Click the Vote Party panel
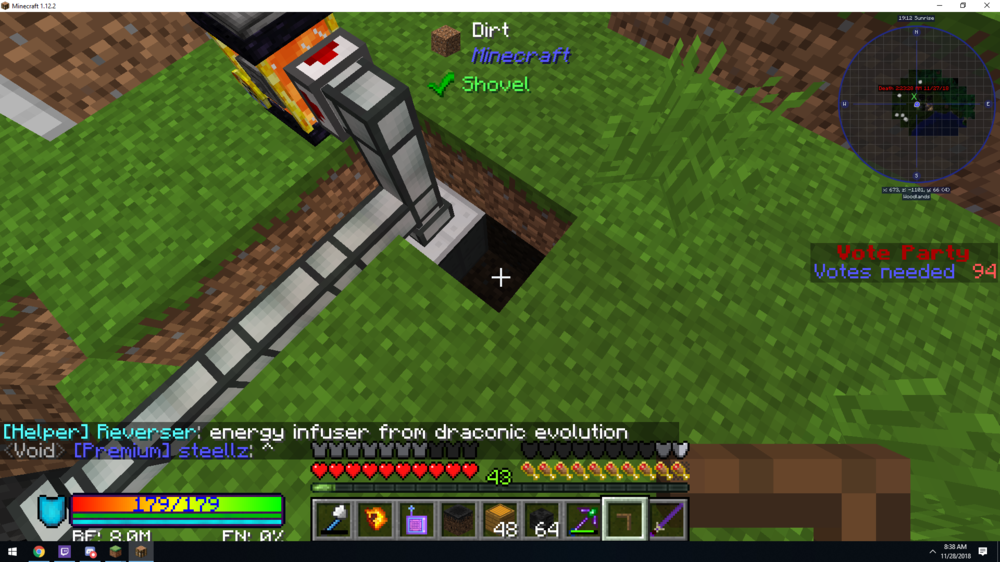Image resolution: width=1000 pixels, height=562 pixels. click(x=904, y=262)
